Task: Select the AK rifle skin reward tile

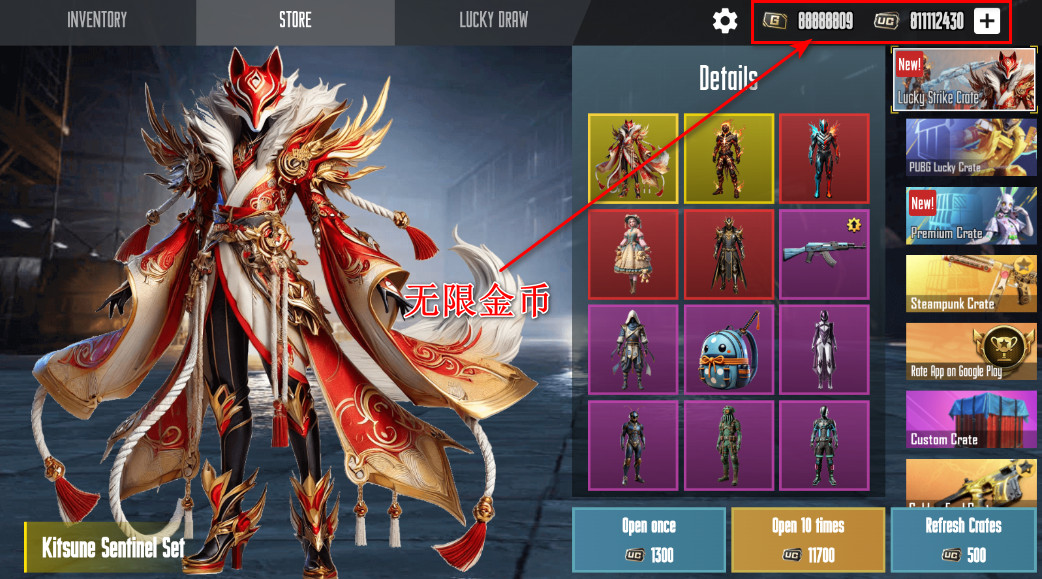Action: (824, 254)
